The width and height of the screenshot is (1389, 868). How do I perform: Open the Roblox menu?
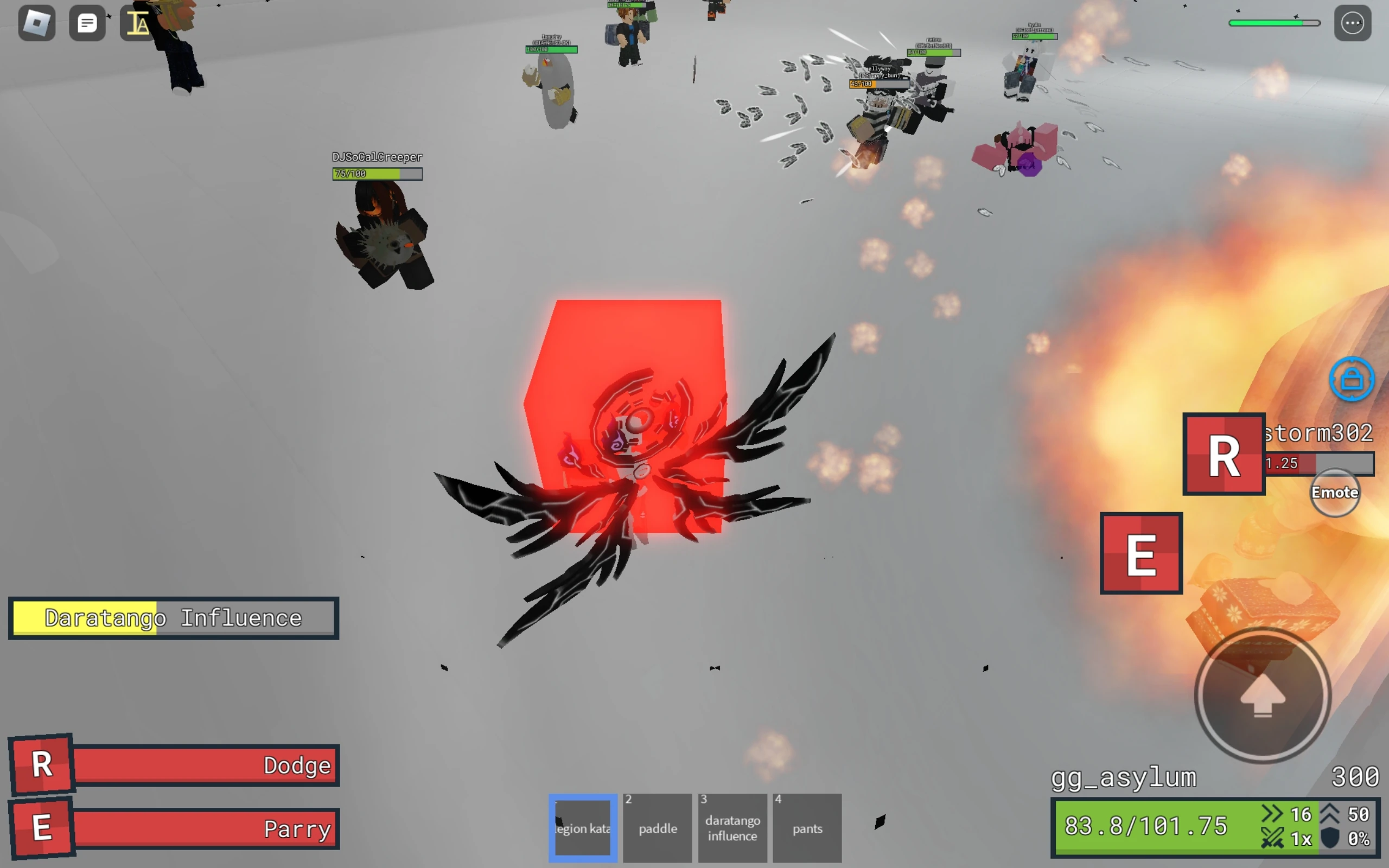(x=36, y=22)
